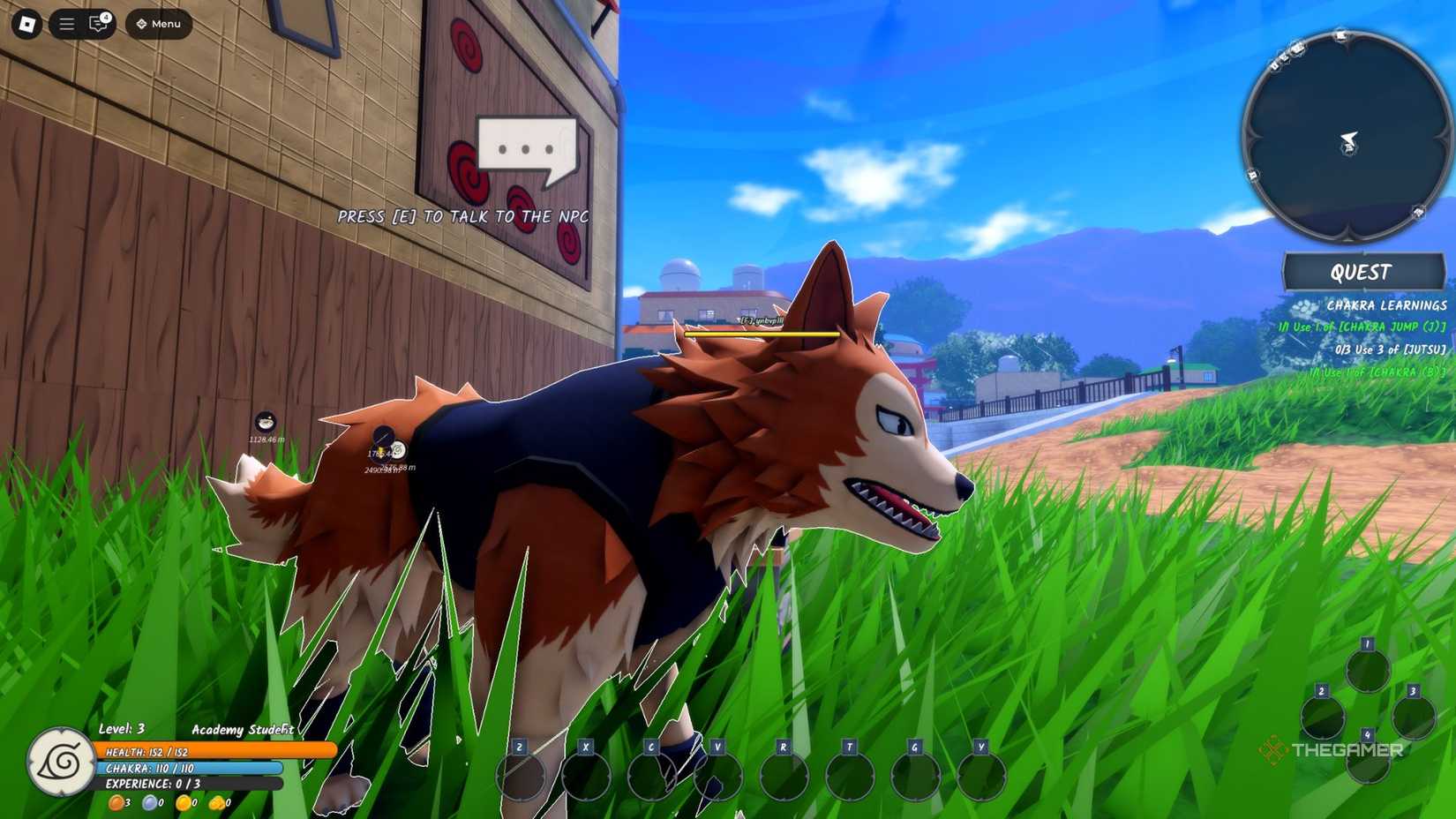Image resolution: width=1456 pixels, height=819 pixels.
Task: Open the Menu button at top left
Action: click(x=159, y=25)
